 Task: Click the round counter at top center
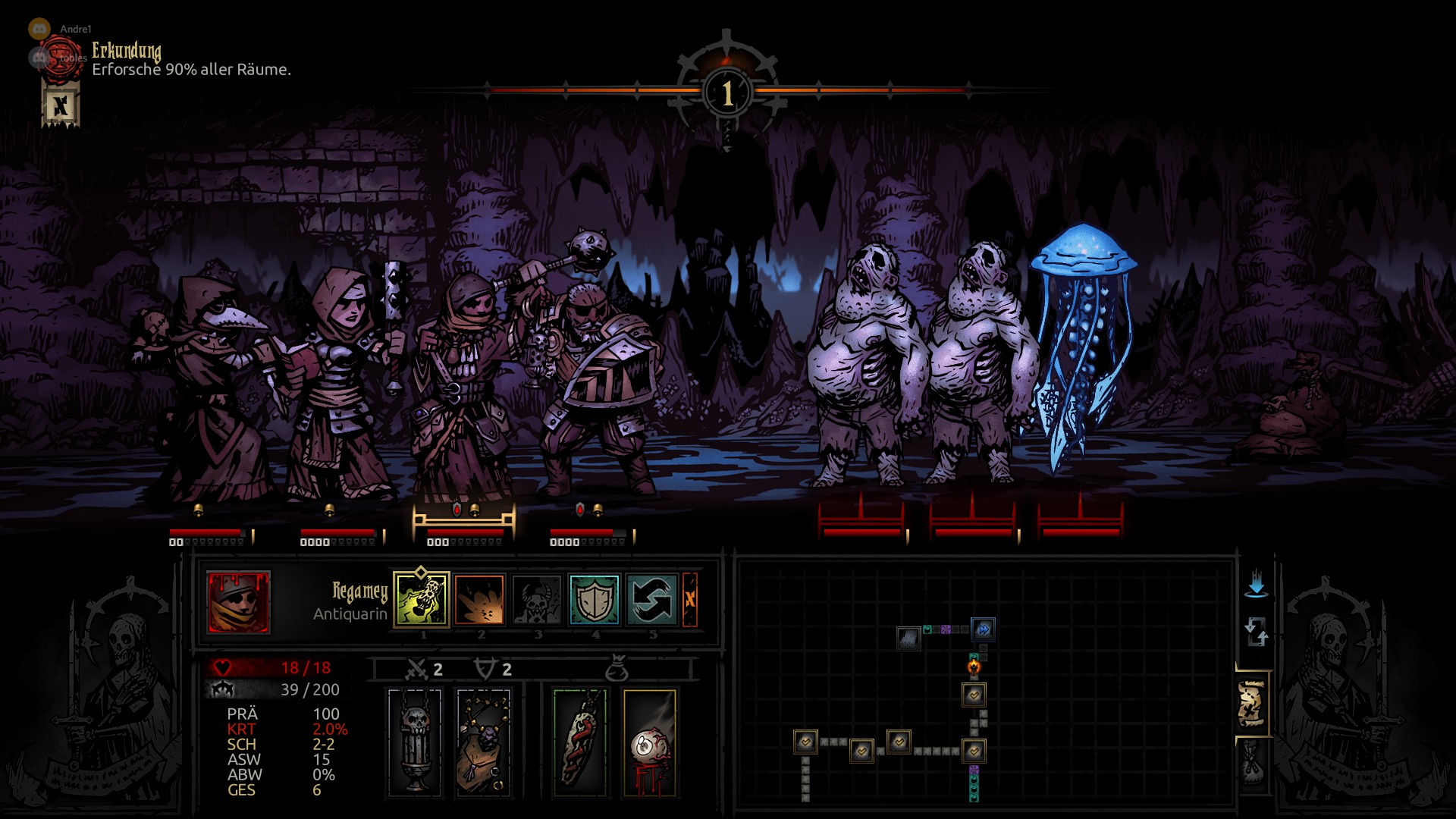point(727,93)
